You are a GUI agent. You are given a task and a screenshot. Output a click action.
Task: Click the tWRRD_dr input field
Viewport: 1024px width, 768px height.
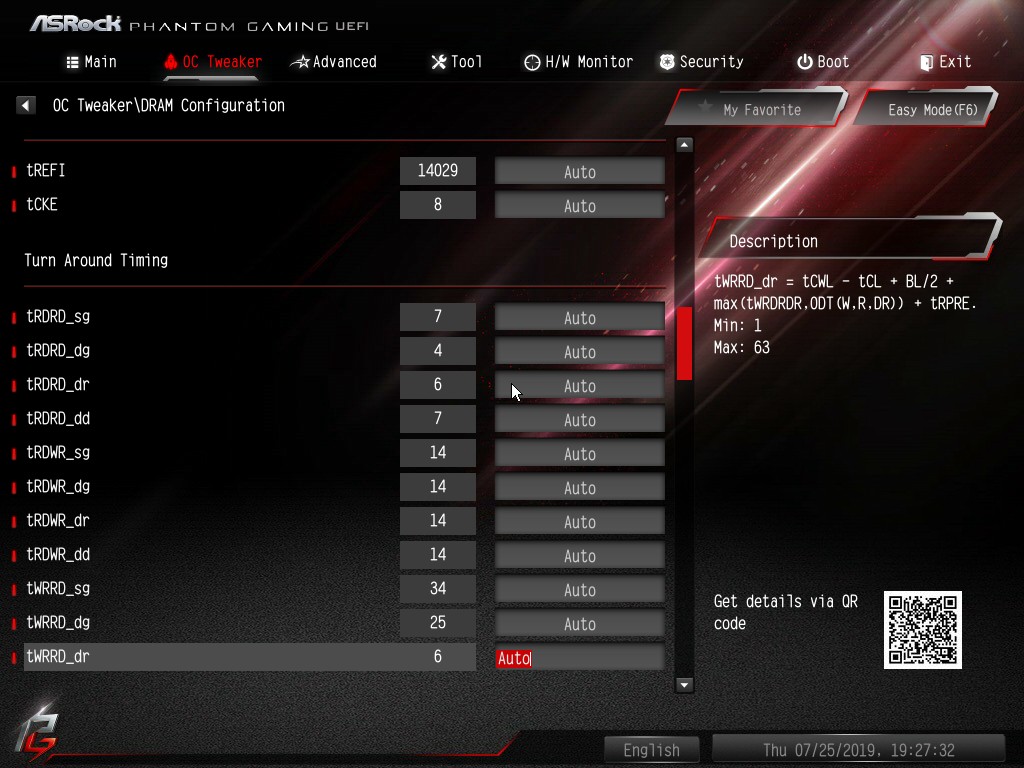tap(580, 658)
